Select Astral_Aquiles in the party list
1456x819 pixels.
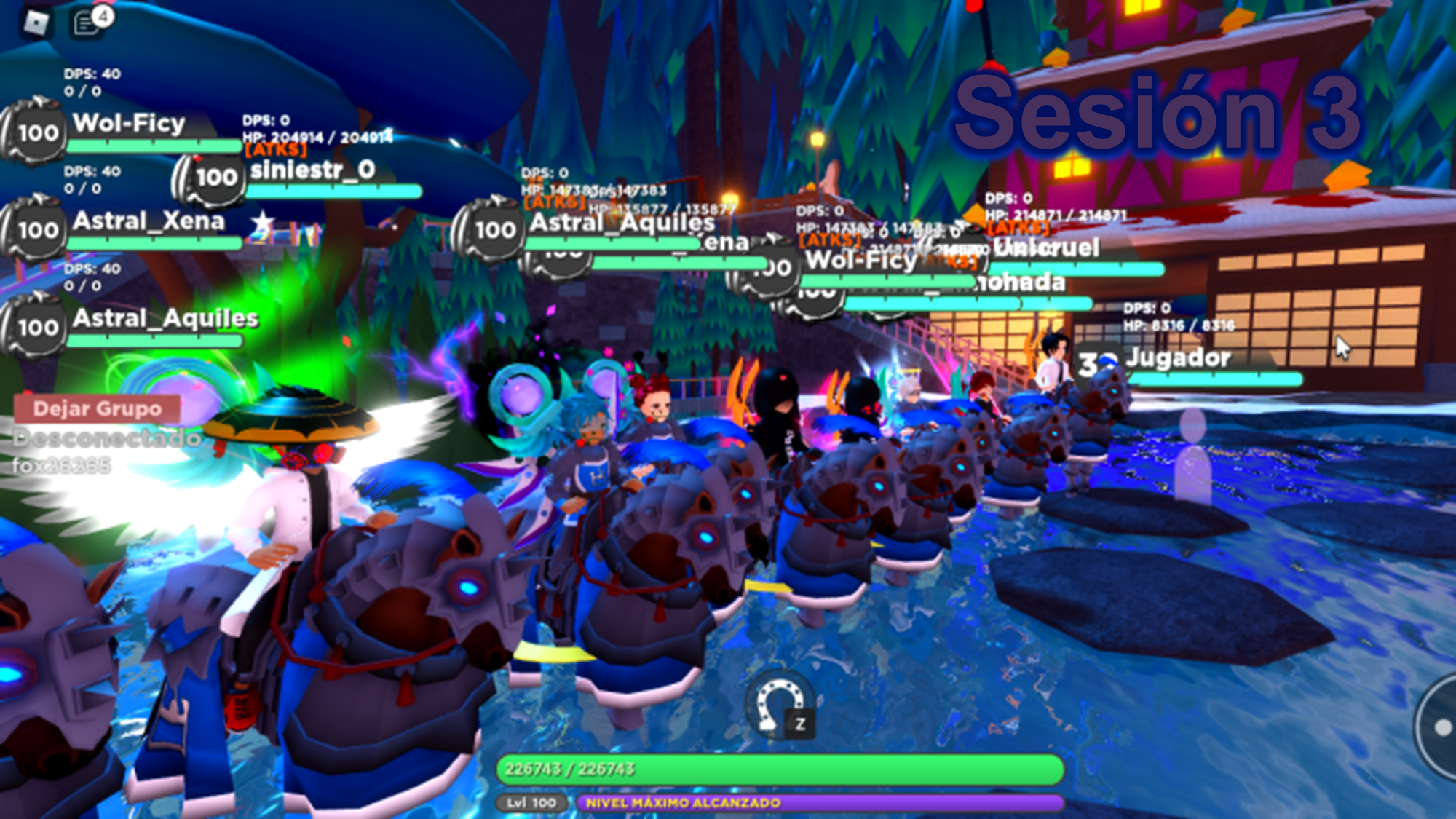coord(165,320)
